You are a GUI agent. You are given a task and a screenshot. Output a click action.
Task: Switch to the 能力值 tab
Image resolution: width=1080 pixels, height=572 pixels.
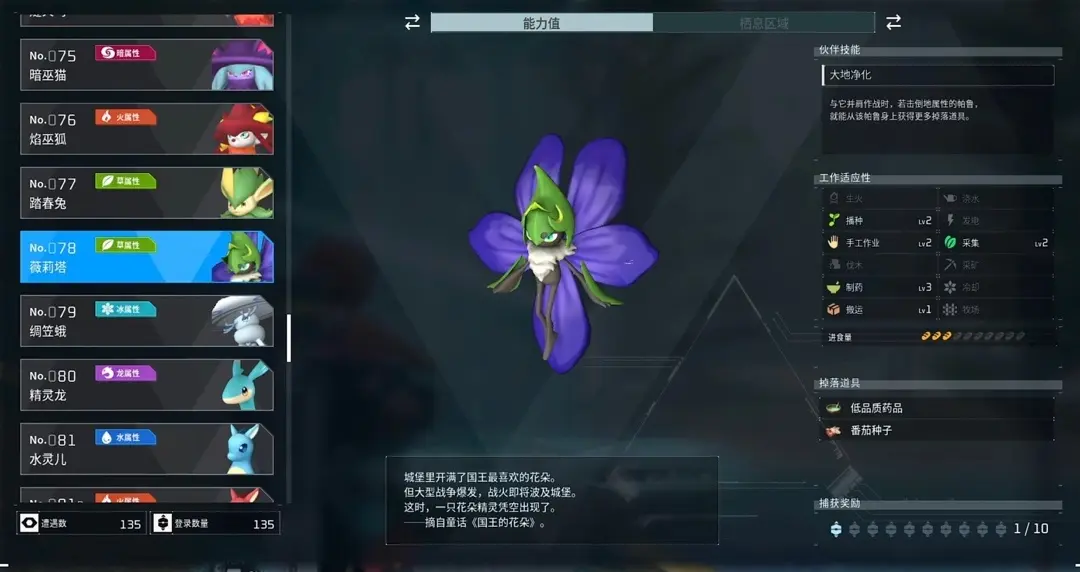pyautogui.click(x=541, y=23)
